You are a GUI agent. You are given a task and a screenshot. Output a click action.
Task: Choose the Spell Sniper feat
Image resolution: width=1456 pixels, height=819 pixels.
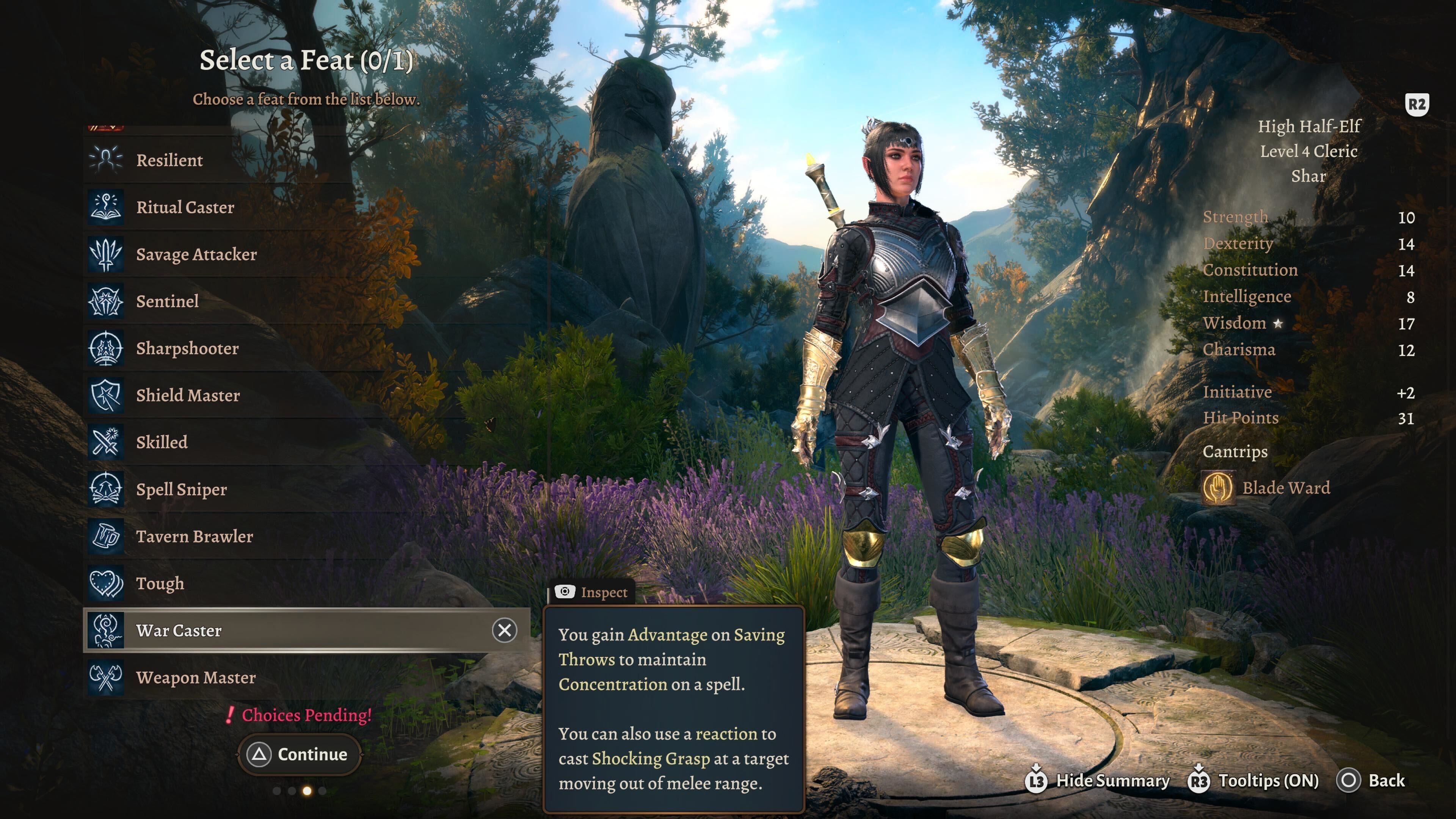pos(181,489)
